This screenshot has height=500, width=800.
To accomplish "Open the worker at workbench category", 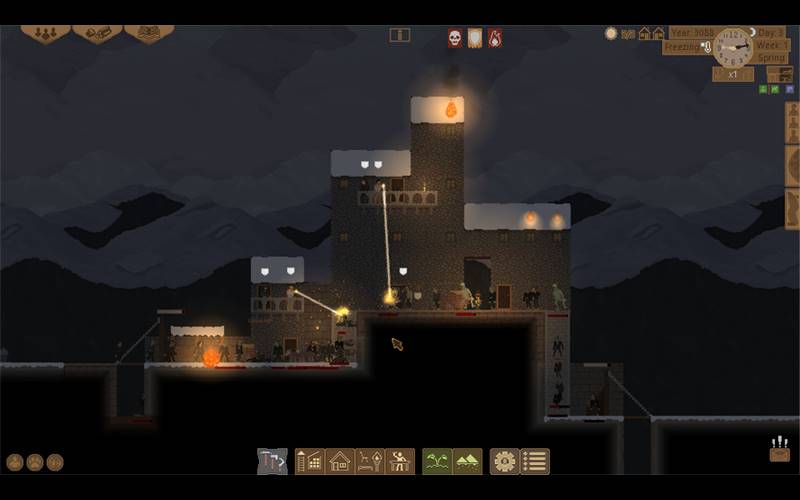I will tap(400, 461).
